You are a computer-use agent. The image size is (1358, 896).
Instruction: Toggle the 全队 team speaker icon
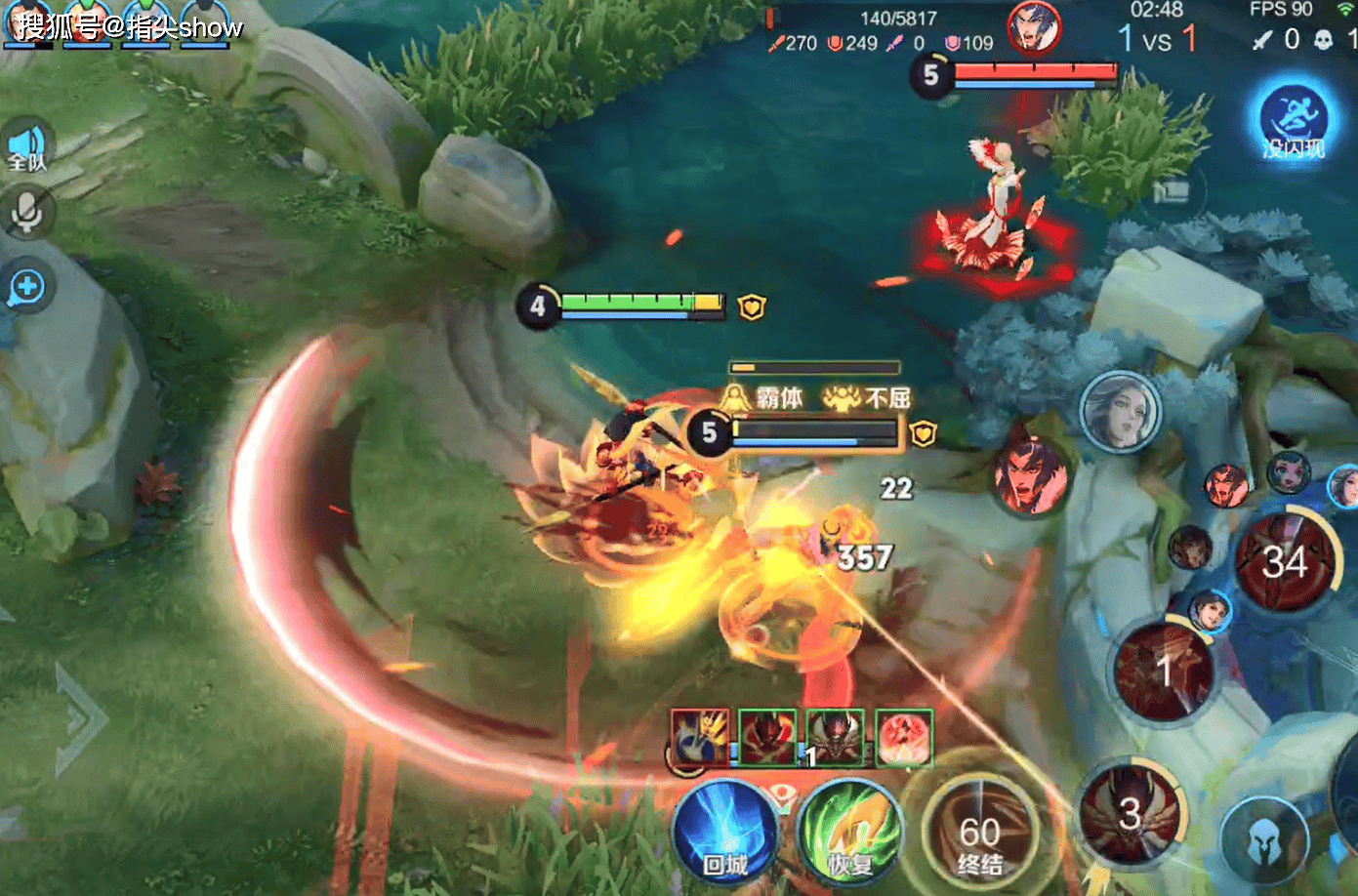pos(27,146)
